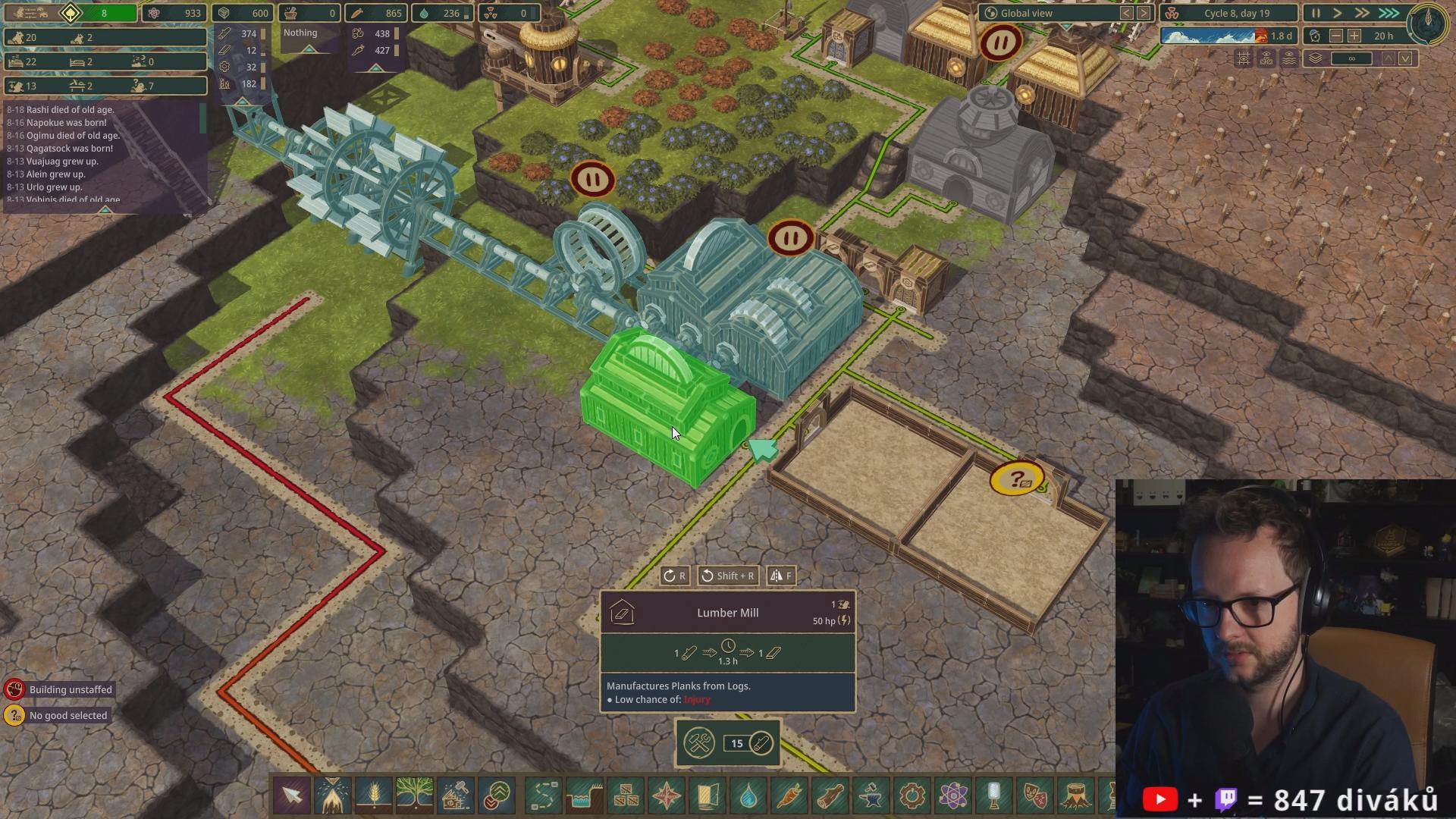This screenshot has width=1456, height=819.
Task: Open the log wood building category
Action: (x=830, y=796)
